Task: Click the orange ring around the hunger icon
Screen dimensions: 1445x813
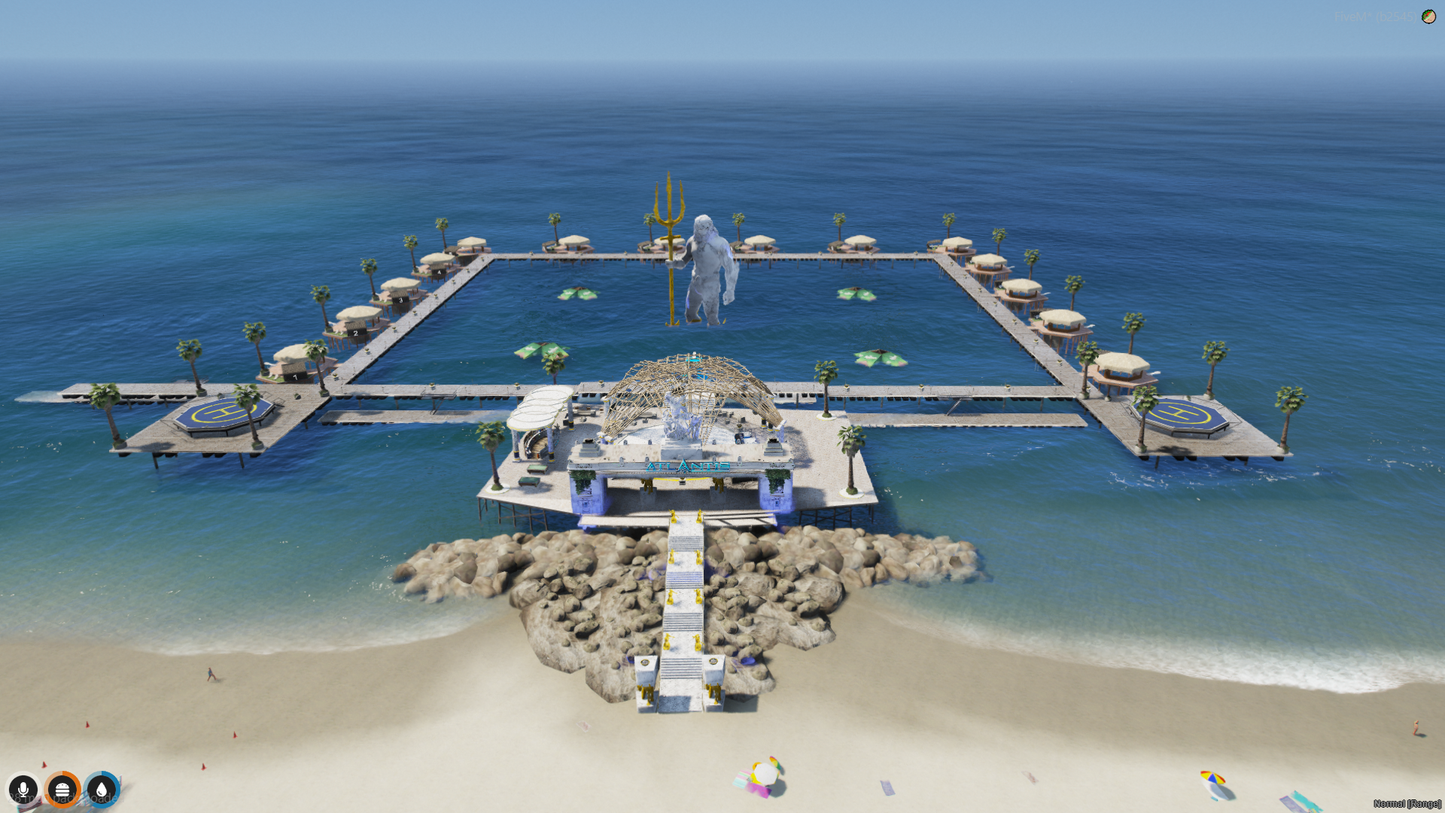Action: pos(63,772)
